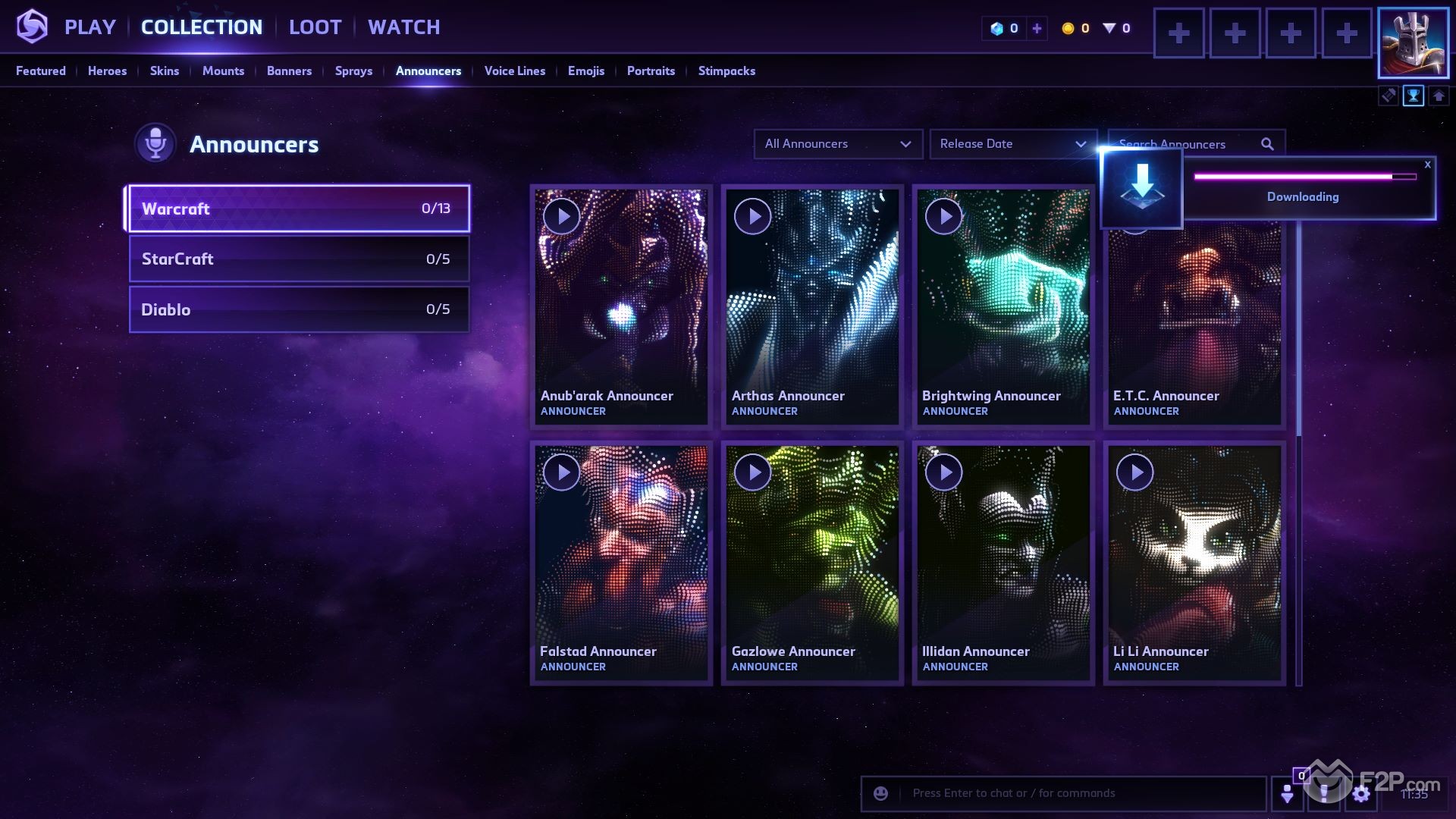
Task: Open the Stimpacks tab
Action: click(726, 71)
